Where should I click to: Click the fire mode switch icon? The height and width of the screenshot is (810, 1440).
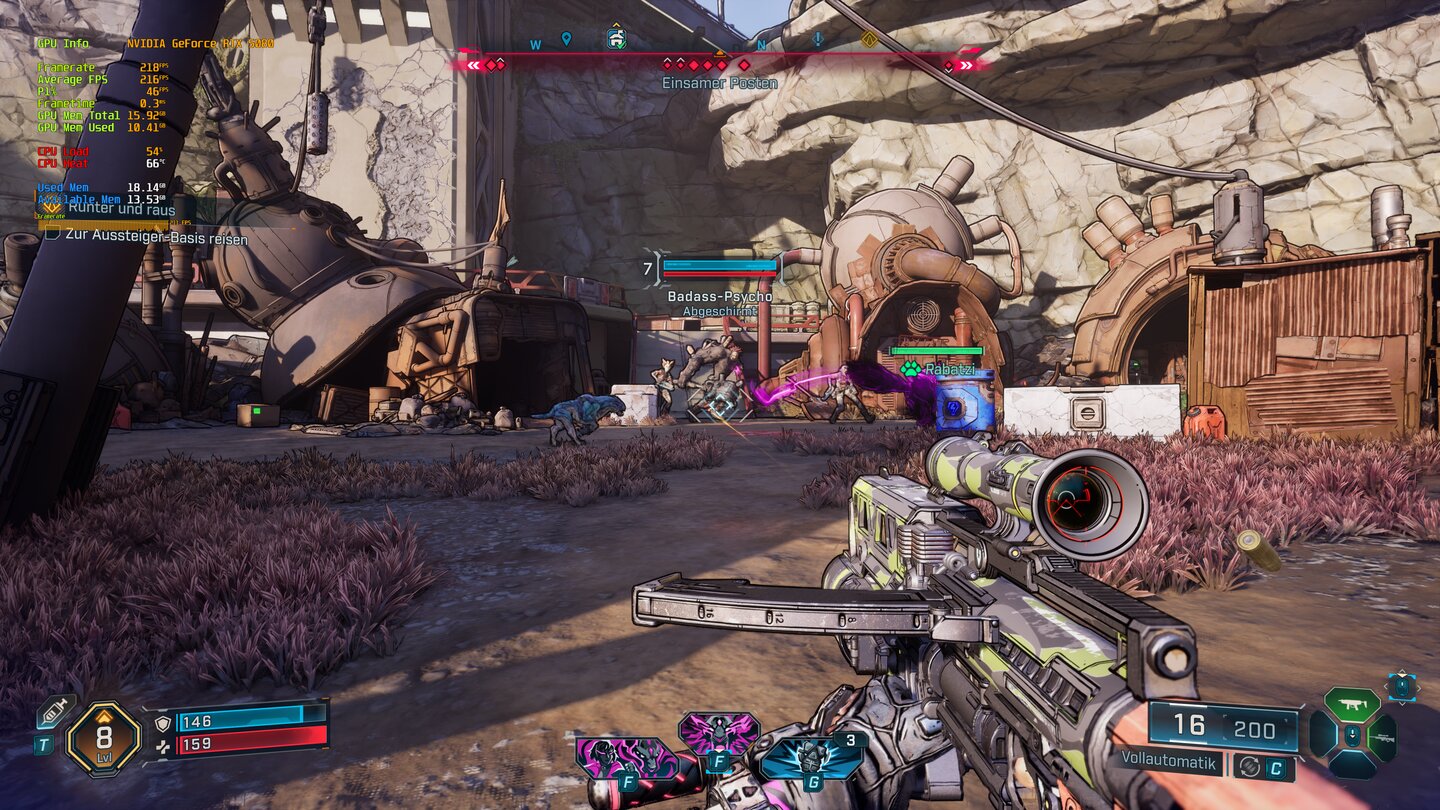pos(1247,767)
